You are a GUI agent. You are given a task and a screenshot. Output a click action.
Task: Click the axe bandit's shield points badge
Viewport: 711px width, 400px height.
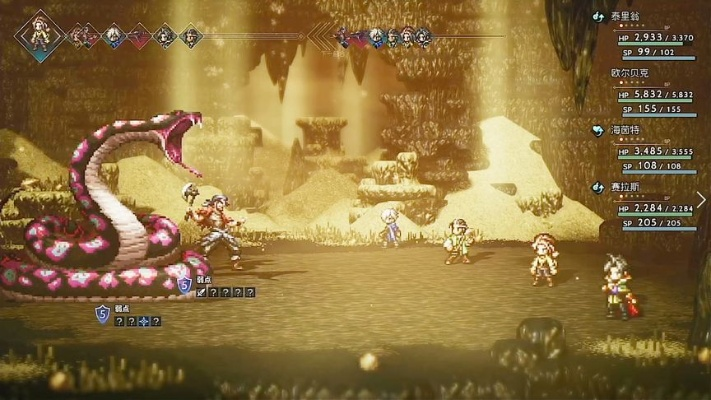point(184,285)
